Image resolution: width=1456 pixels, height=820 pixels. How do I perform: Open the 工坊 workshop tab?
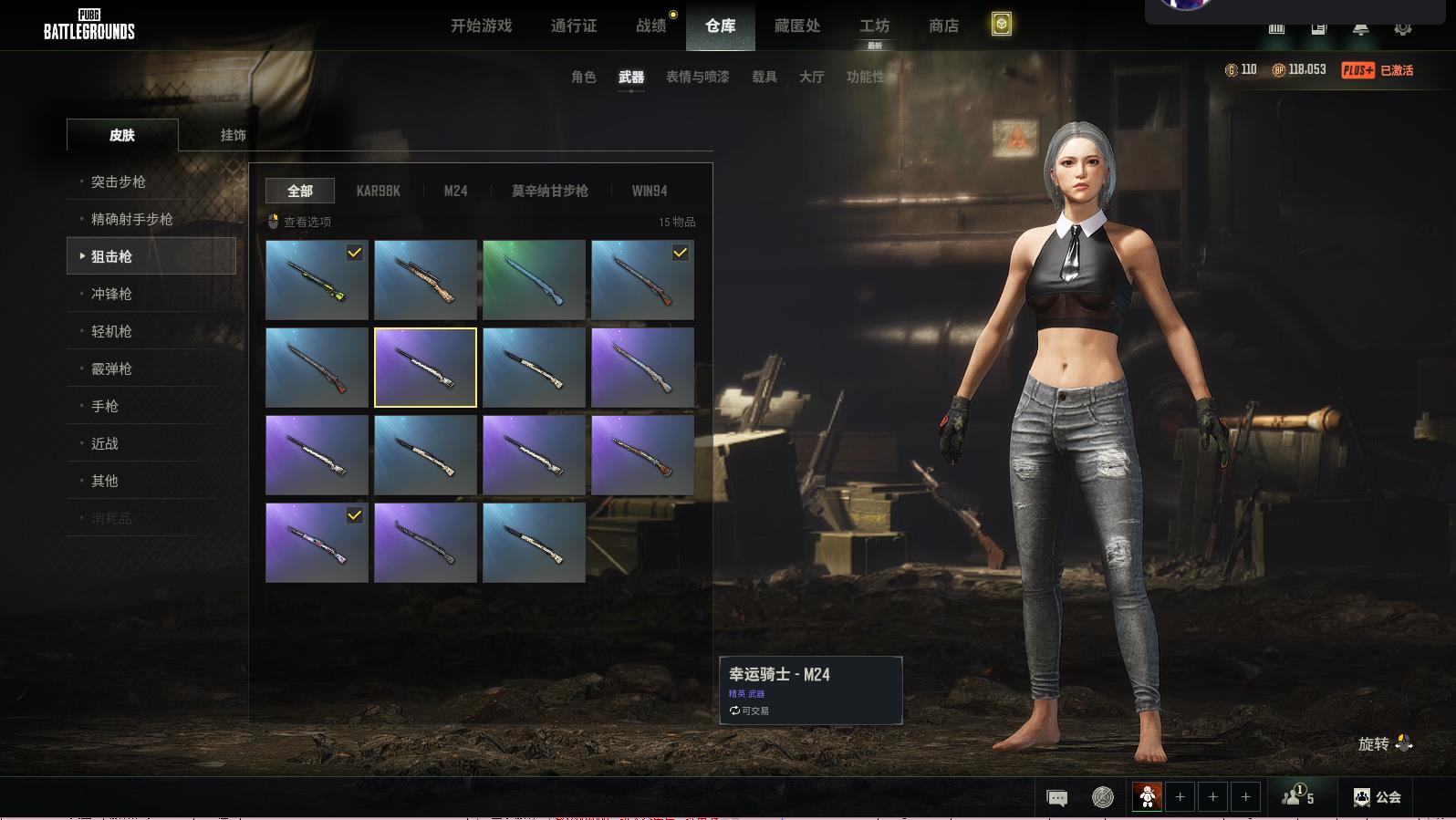tap(874, 26)
